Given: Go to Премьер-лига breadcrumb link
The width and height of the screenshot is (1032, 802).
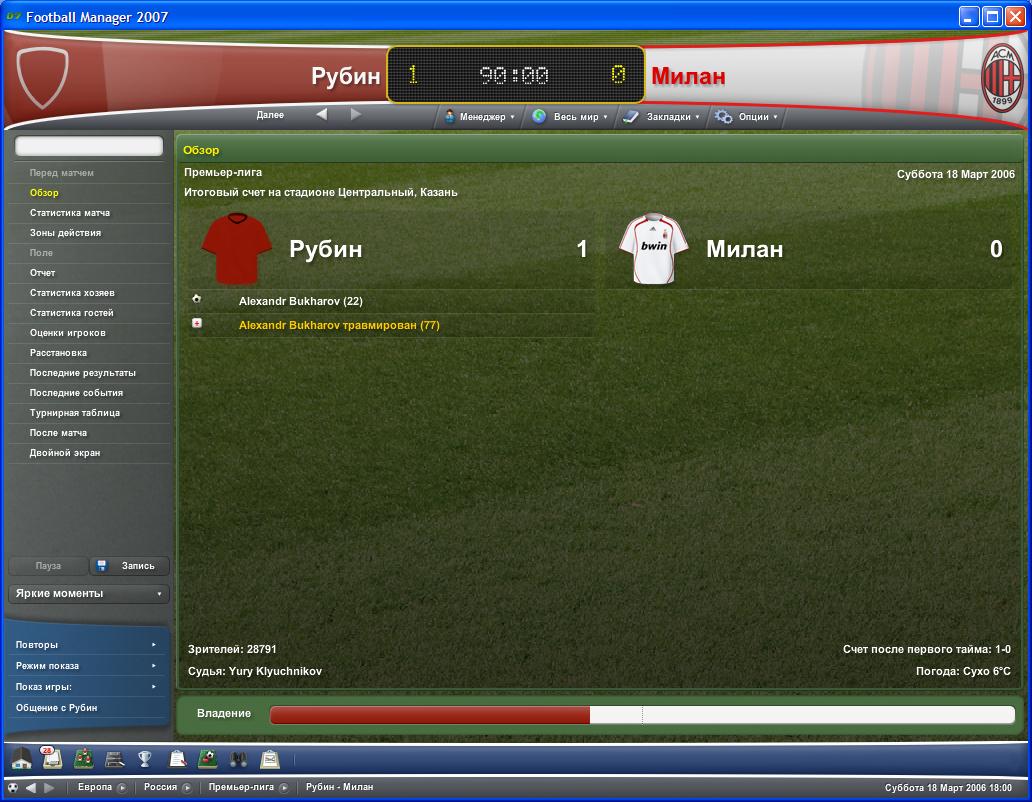Looking at the screenshot, I should pyautogui.click(x=241, y=787).
